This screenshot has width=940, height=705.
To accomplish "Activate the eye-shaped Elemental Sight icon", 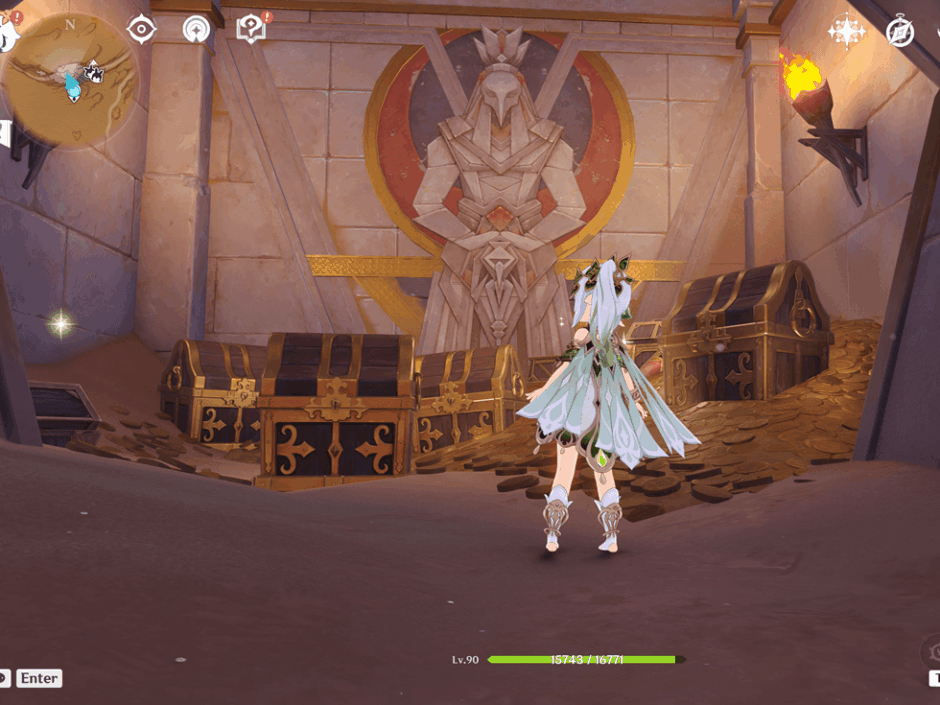I will [142, 30].
